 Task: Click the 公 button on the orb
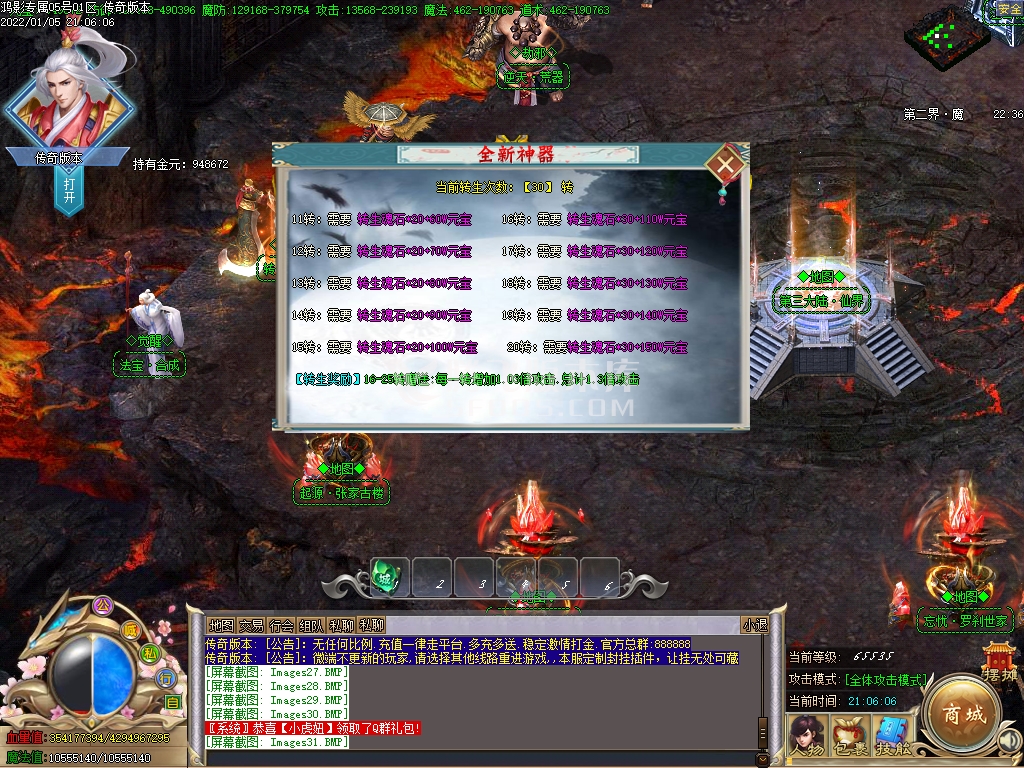pyautogui.click(x=101, y=605)
